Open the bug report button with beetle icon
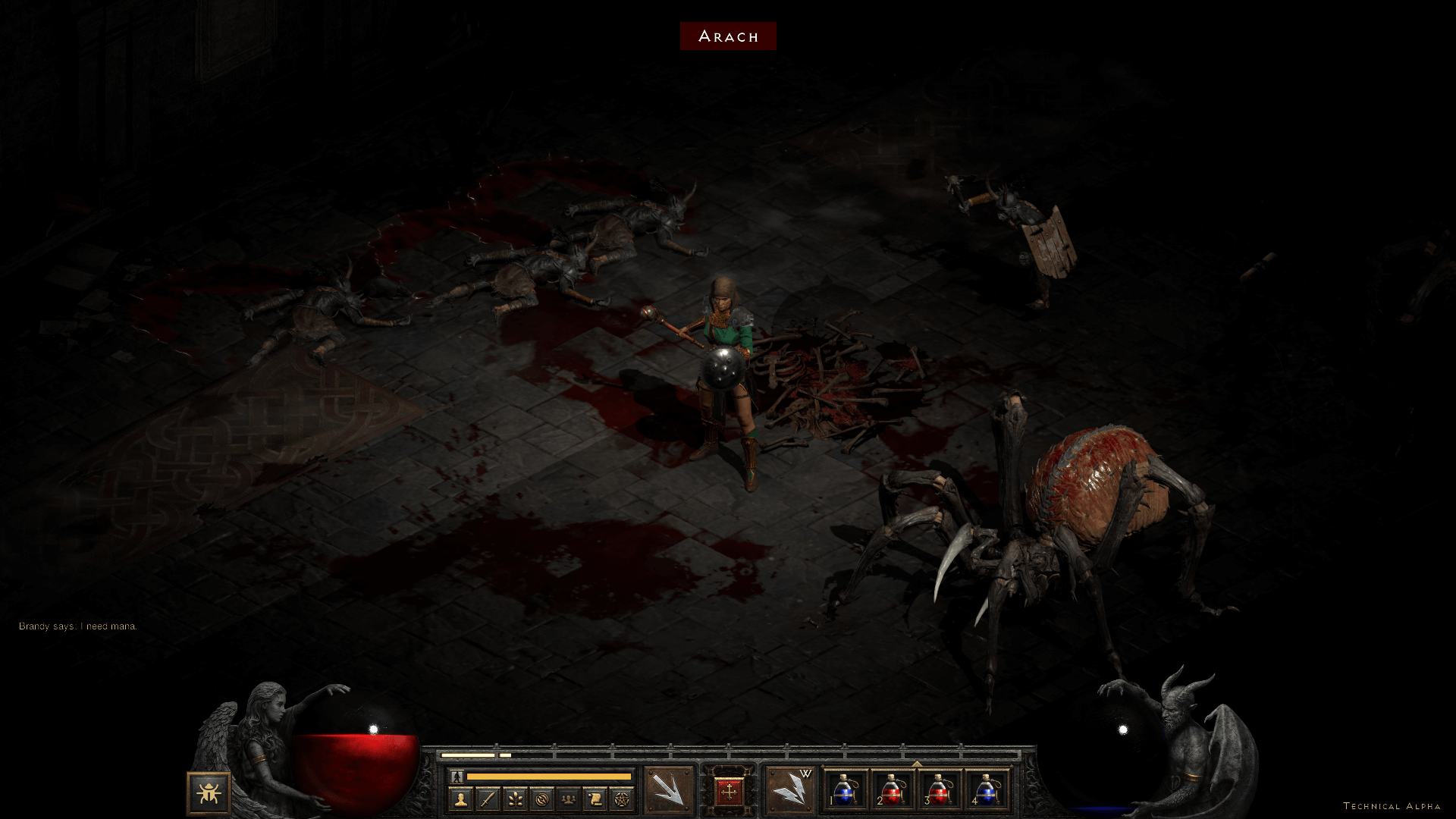 [209, 793]
